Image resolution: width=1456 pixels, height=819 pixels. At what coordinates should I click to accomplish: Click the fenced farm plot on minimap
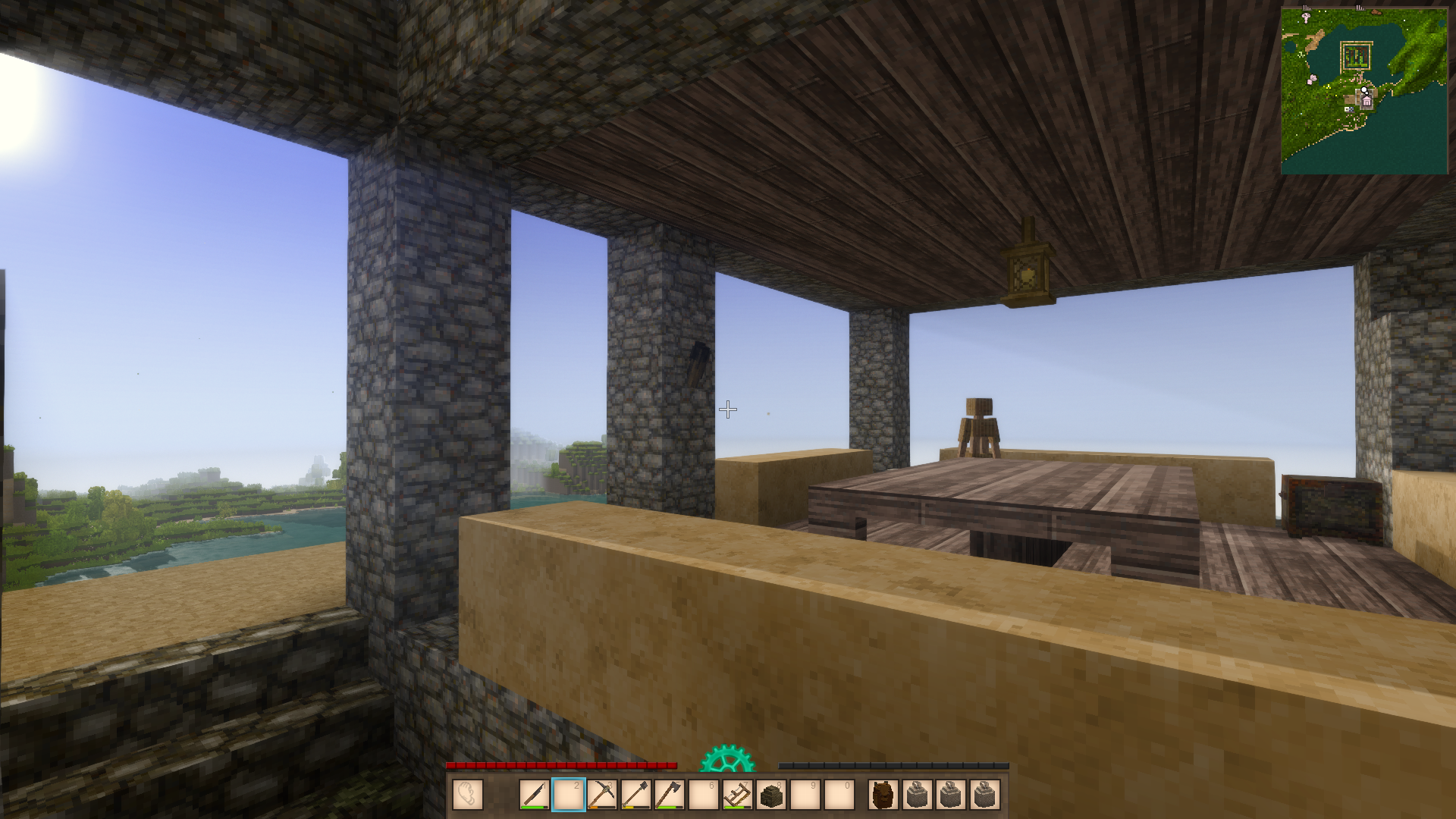(x=1357, y=55)
